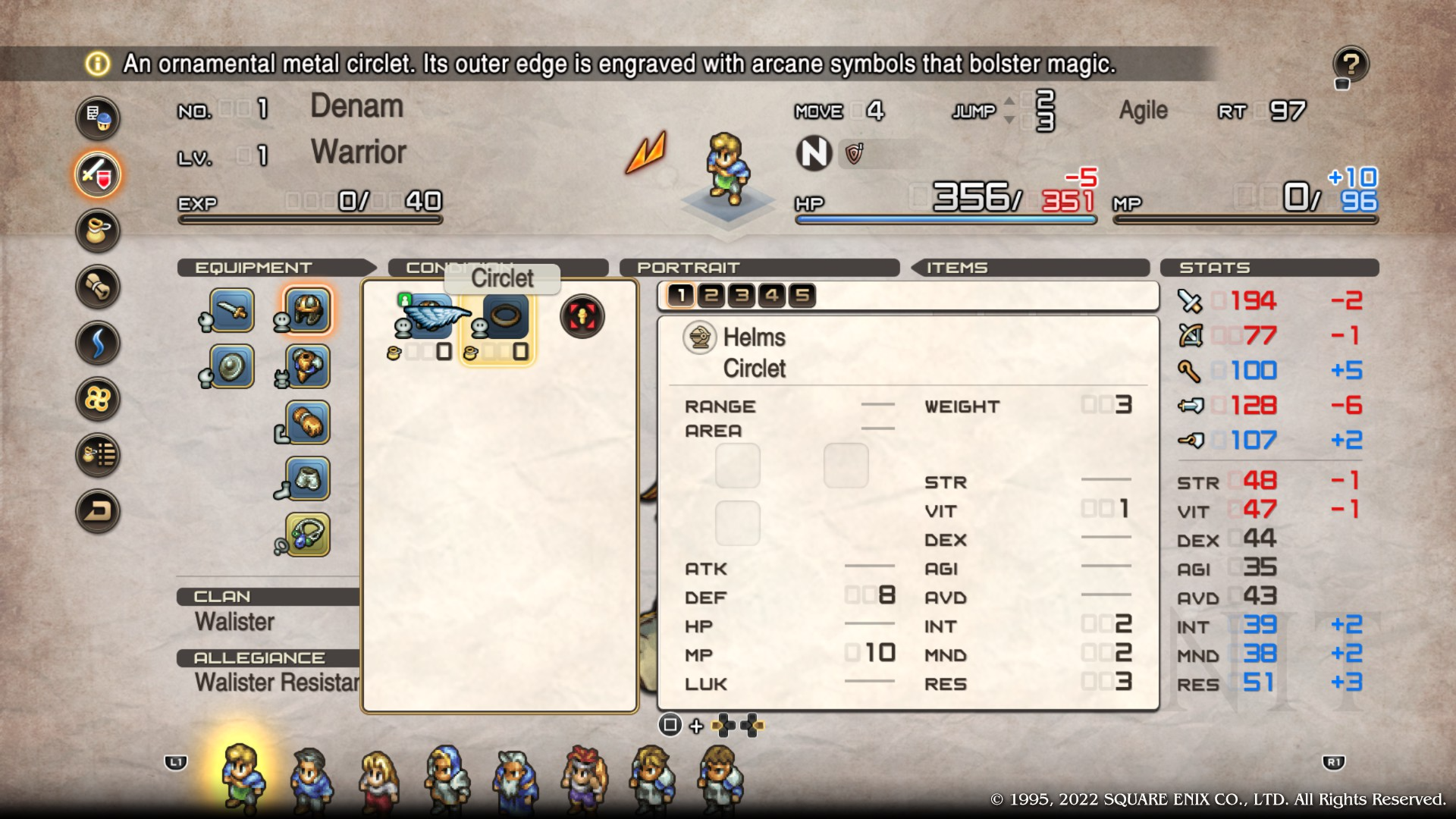Click the red unequip helm button

click(582, 317)
